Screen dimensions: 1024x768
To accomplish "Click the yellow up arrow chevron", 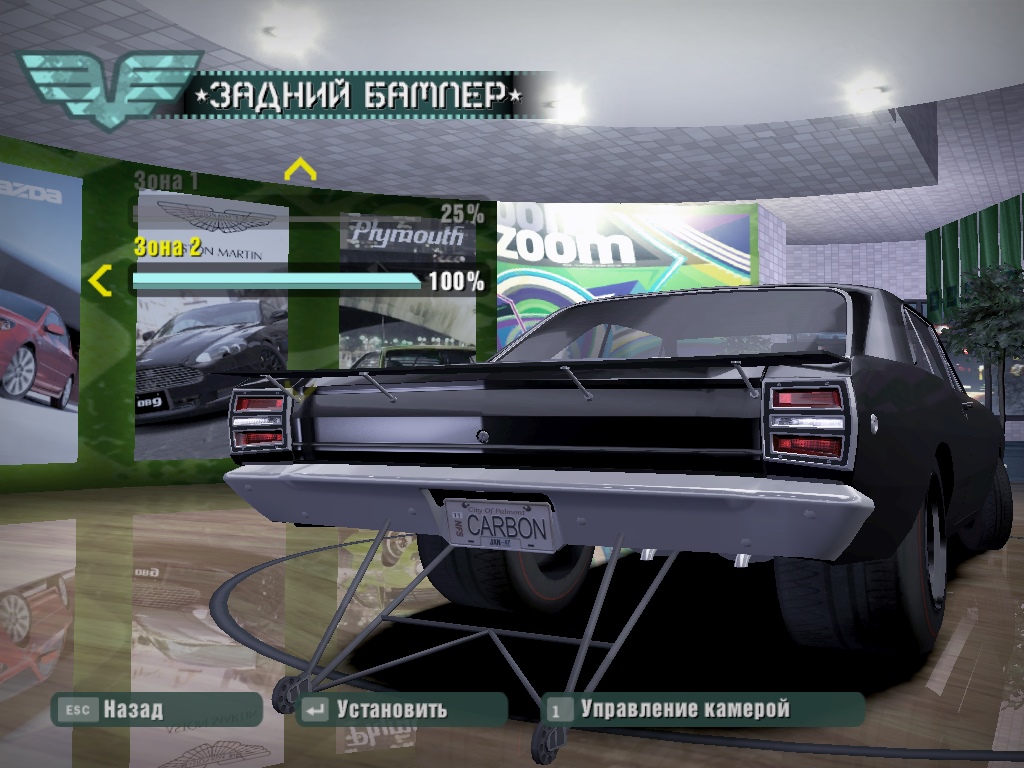I will 300,169.
